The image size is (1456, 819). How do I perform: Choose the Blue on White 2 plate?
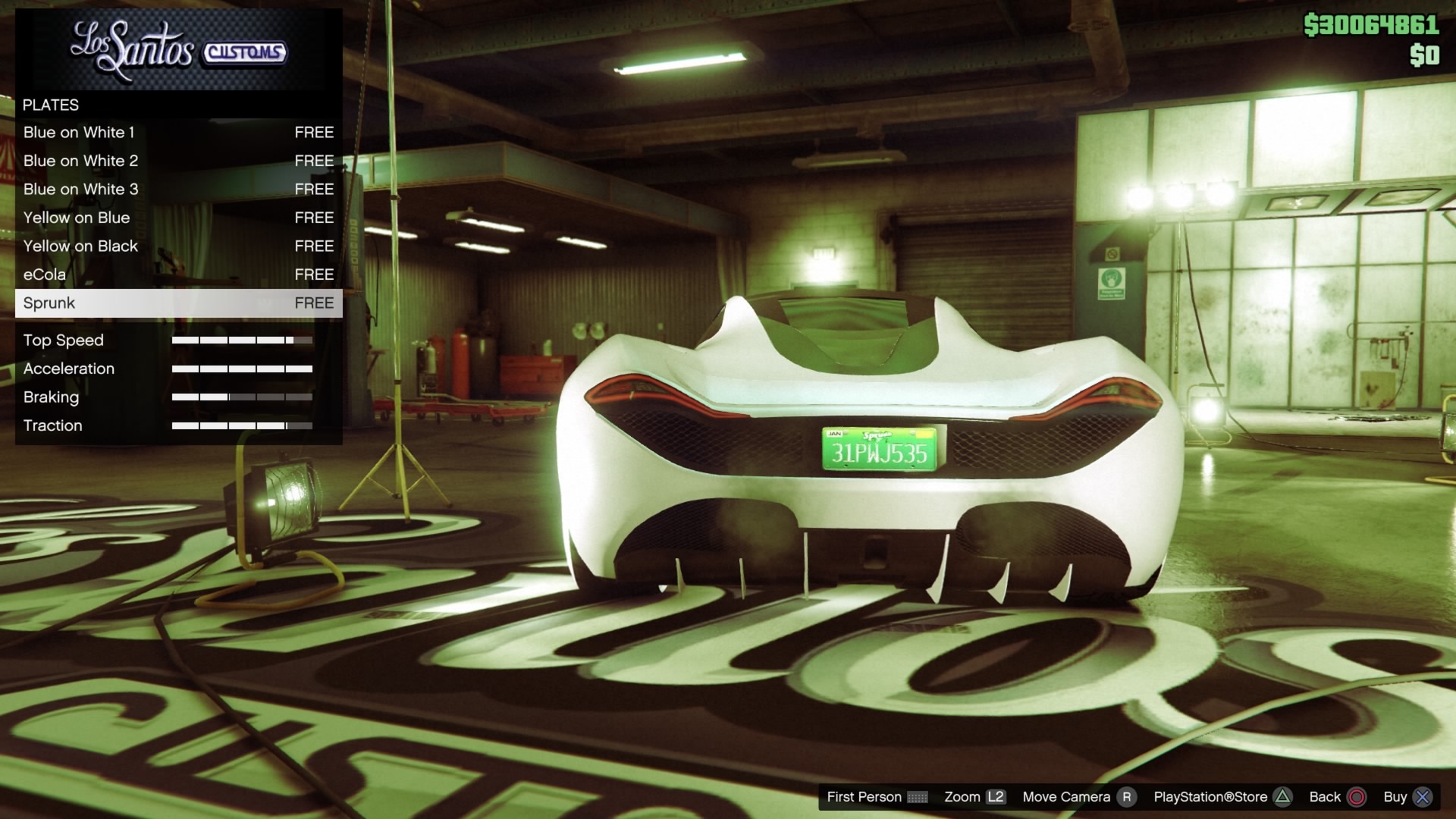[x=178, y=161]
